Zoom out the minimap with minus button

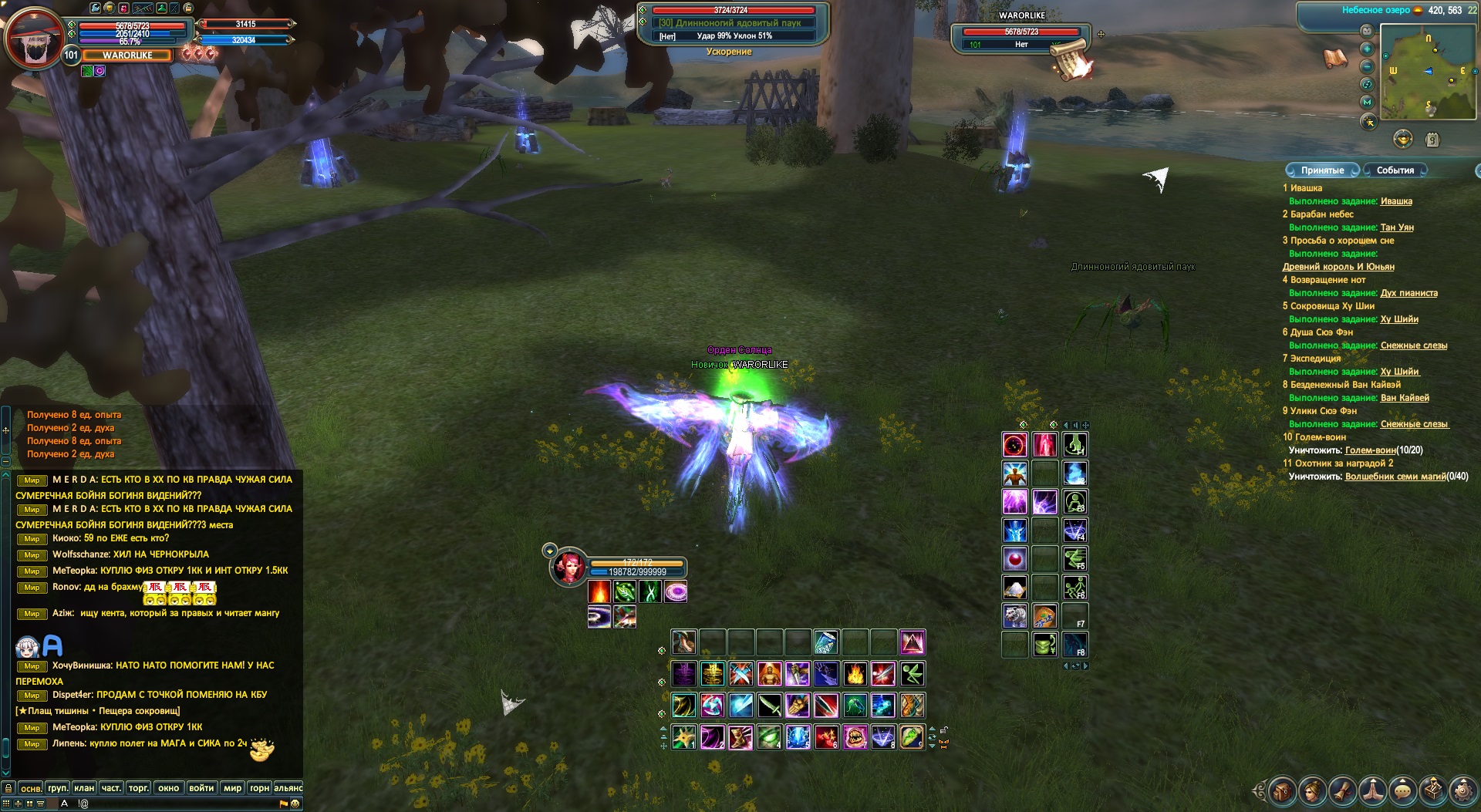(1367, 66)
